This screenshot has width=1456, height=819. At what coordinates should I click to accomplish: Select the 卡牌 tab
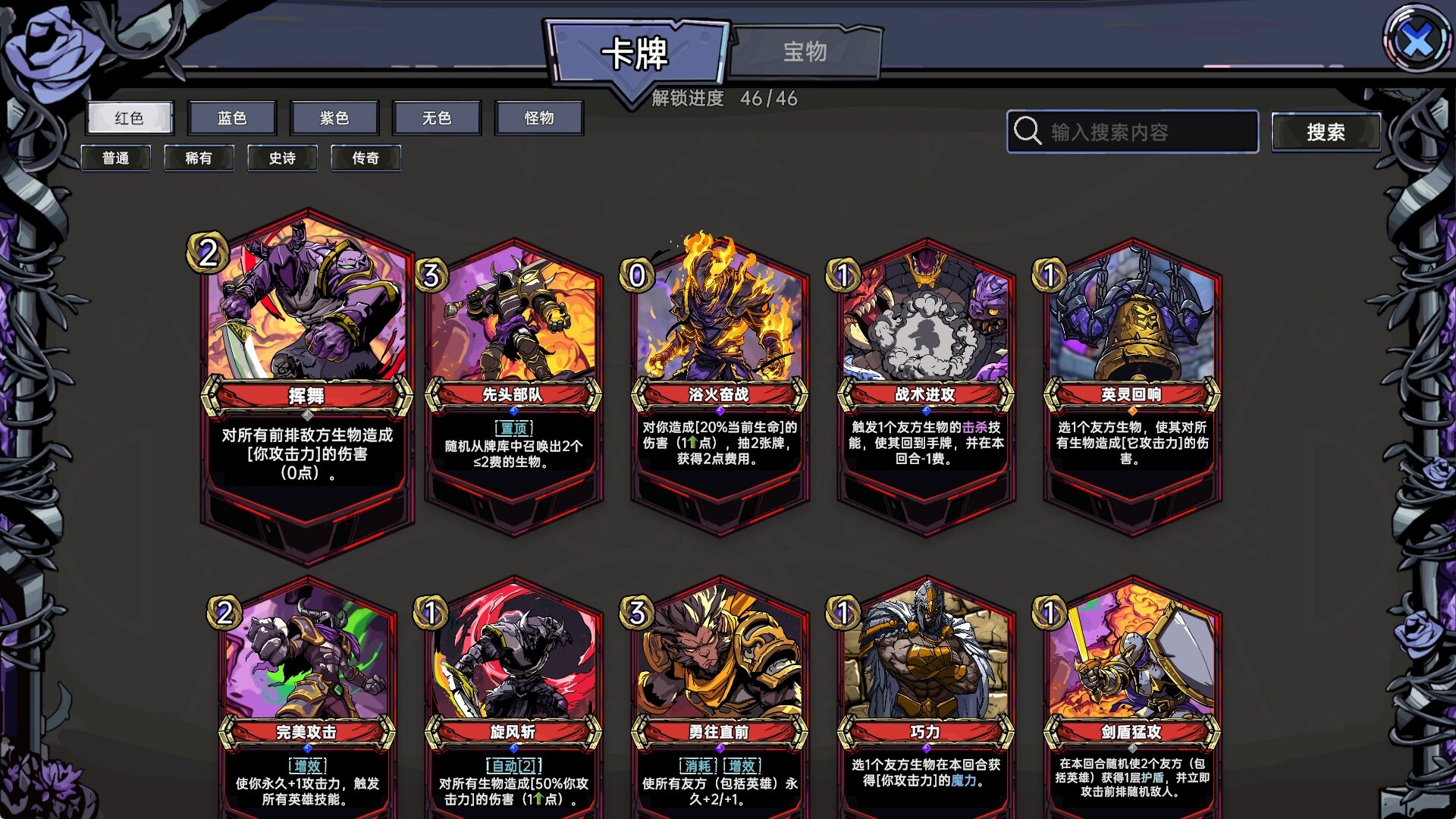[635, 53]
